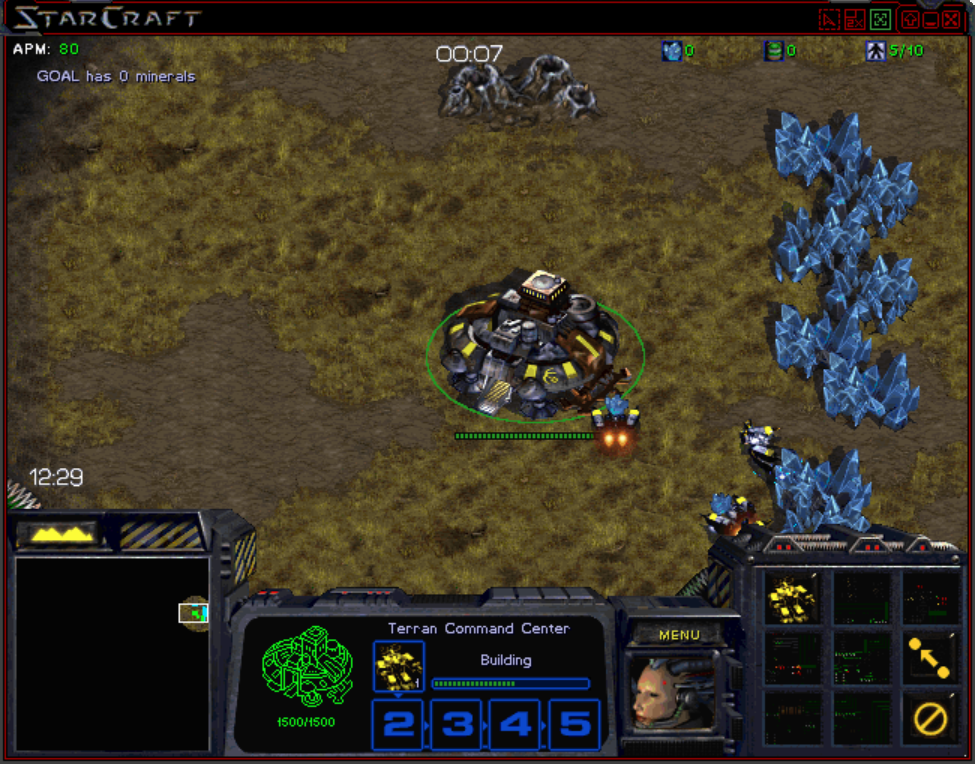Image resolution: width=975 pixels, height=764 pixels.
Task: Select the Command Center with the green circle
Action: [x=535, y=348]
